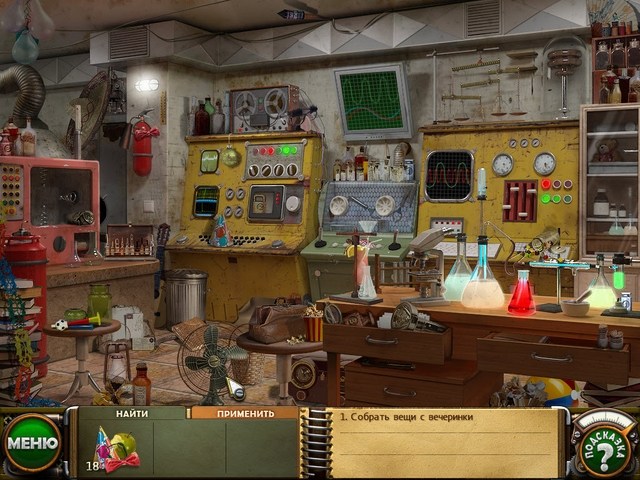The image size is (640, 480).
Task: Switch to the НАЙТИ tab
Action: pyautogui.click(x=132, y=412)
